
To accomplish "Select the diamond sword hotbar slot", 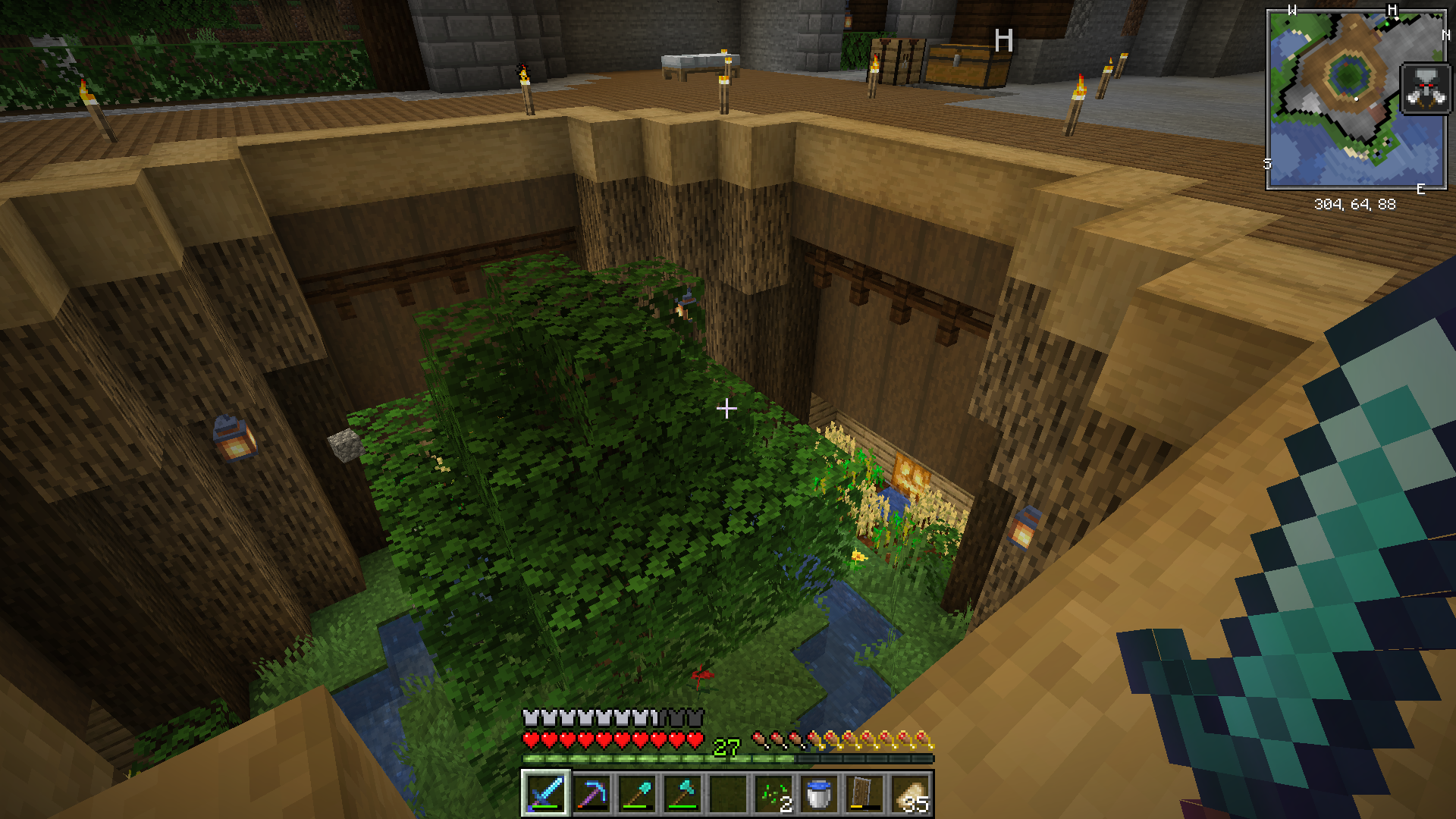I will tap(545, 794).
